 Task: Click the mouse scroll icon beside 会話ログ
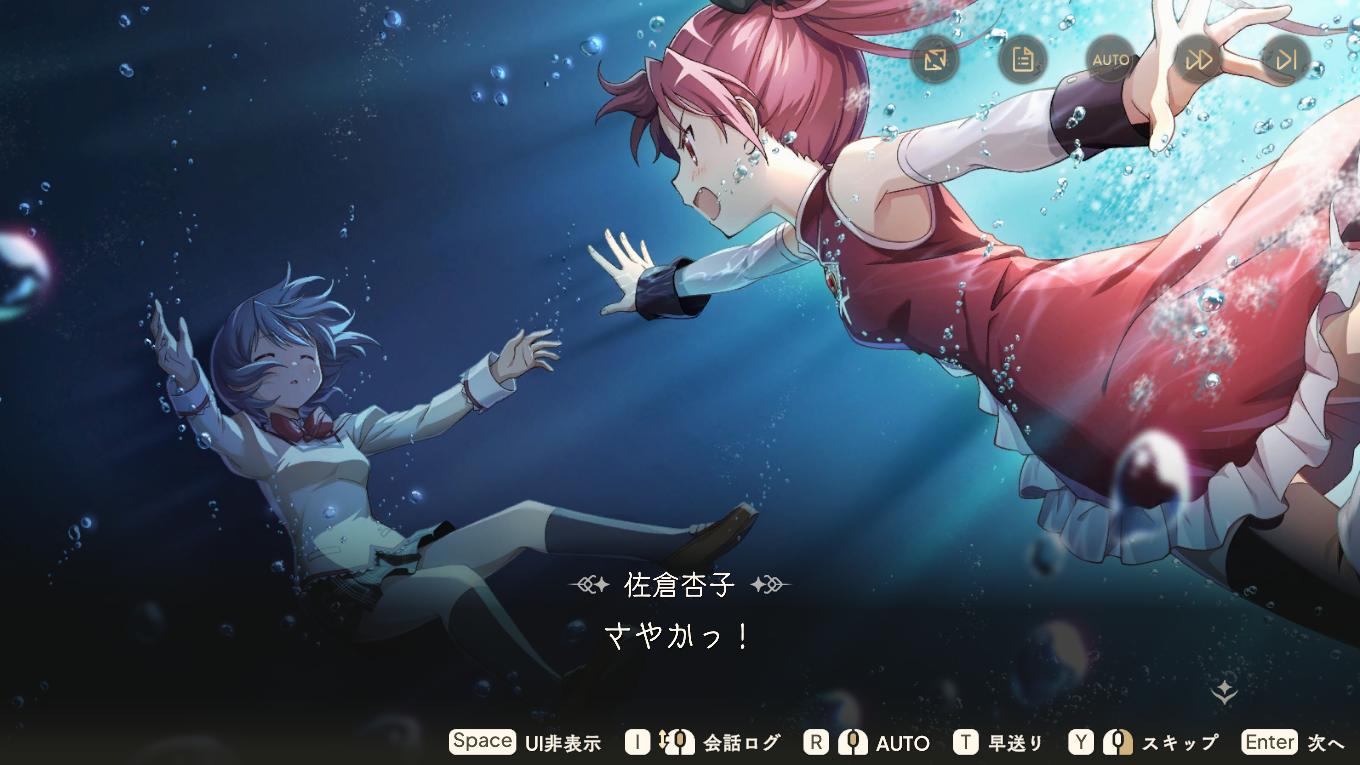(x=675, y=742)
